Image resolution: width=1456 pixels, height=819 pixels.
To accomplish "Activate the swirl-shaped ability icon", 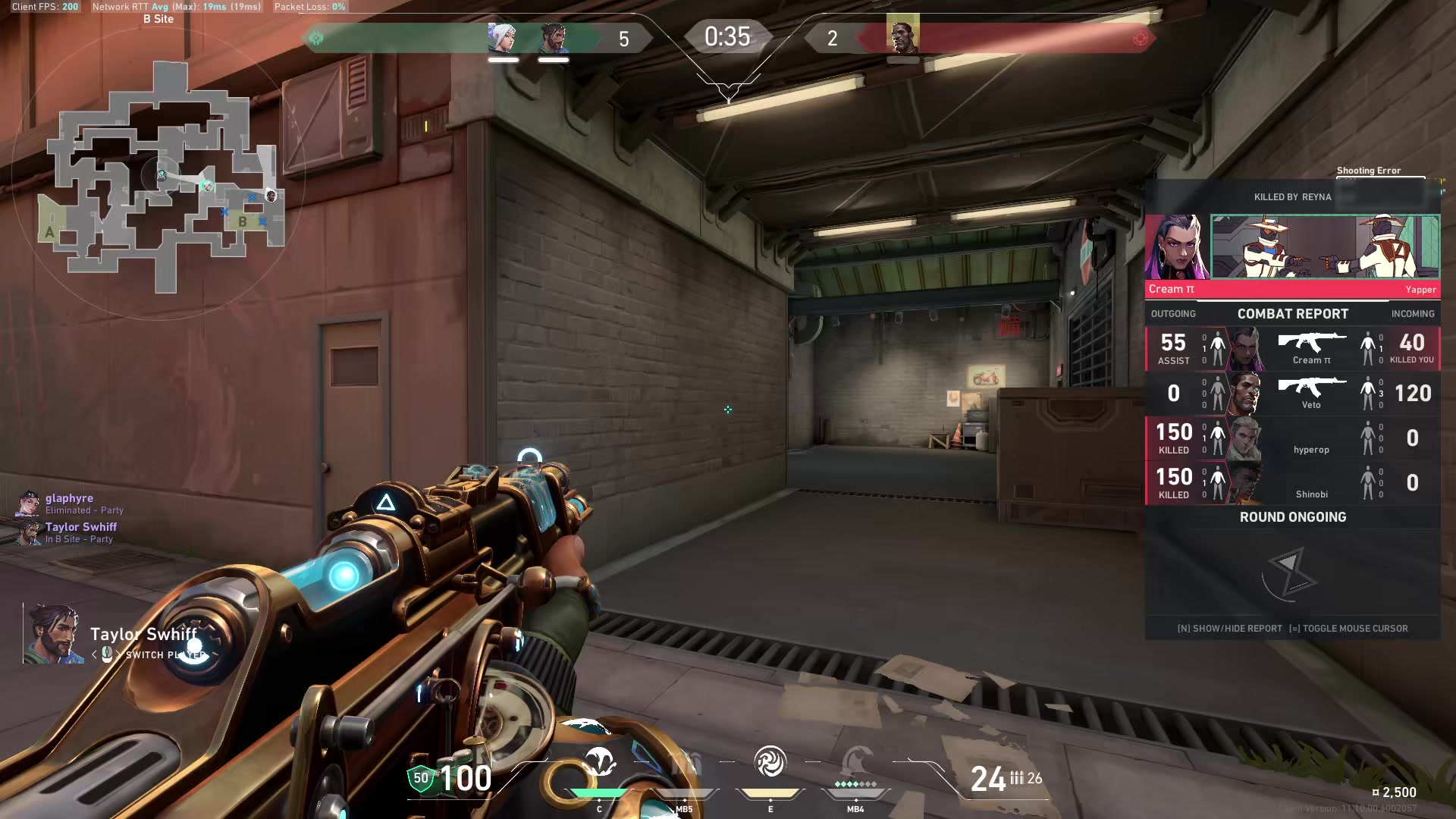I will click(x=770, y=762).
